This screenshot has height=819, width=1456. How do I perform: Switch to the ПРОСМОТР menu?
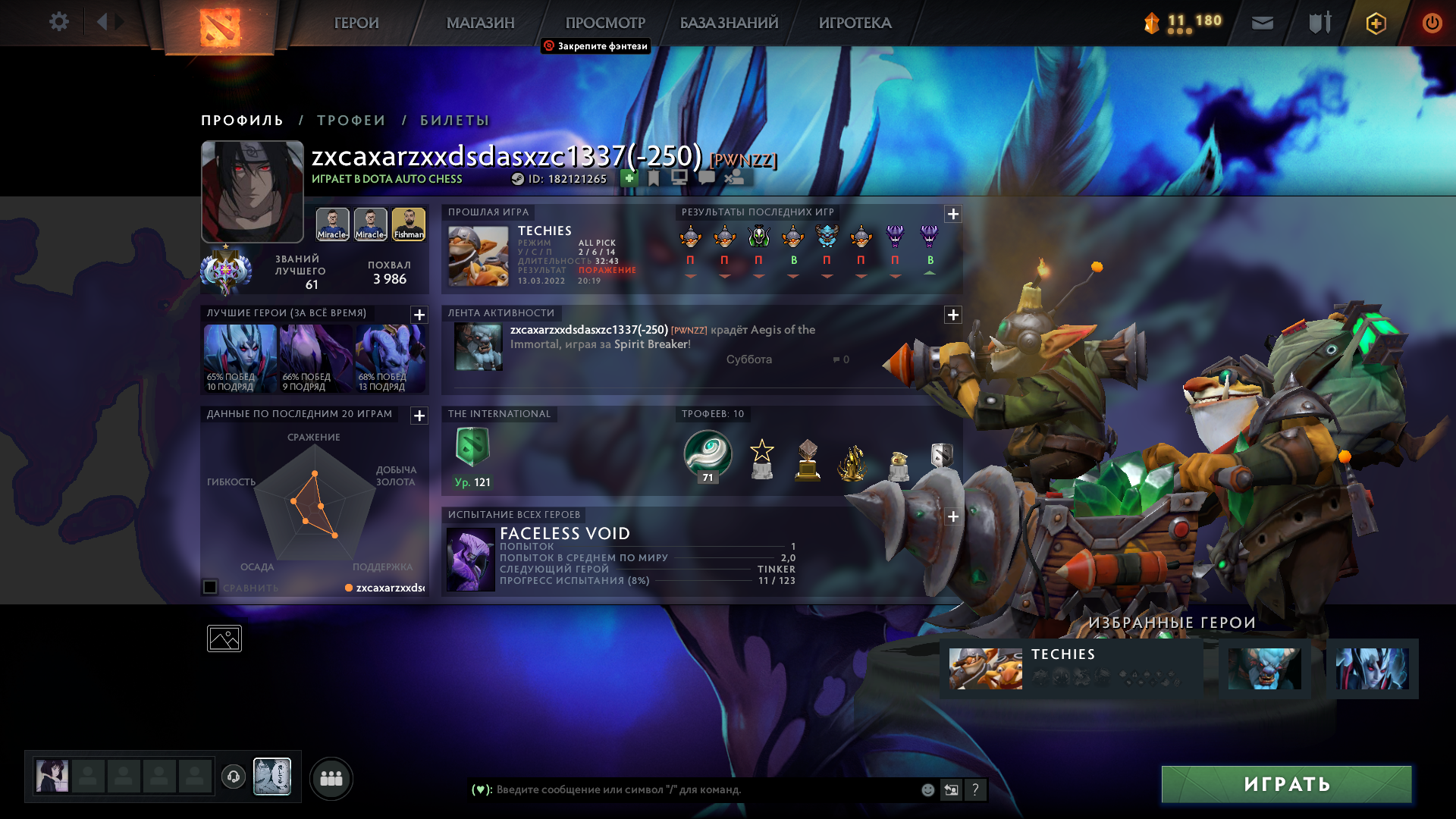[x=604, y=23]
